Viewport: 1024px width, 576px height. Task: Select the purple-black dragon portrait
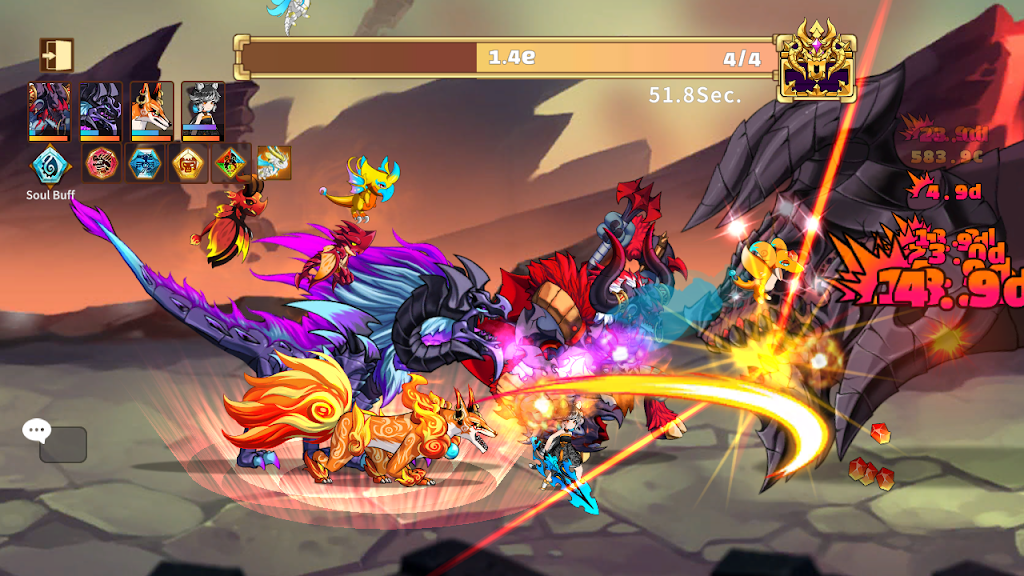(x=101, y=110)
